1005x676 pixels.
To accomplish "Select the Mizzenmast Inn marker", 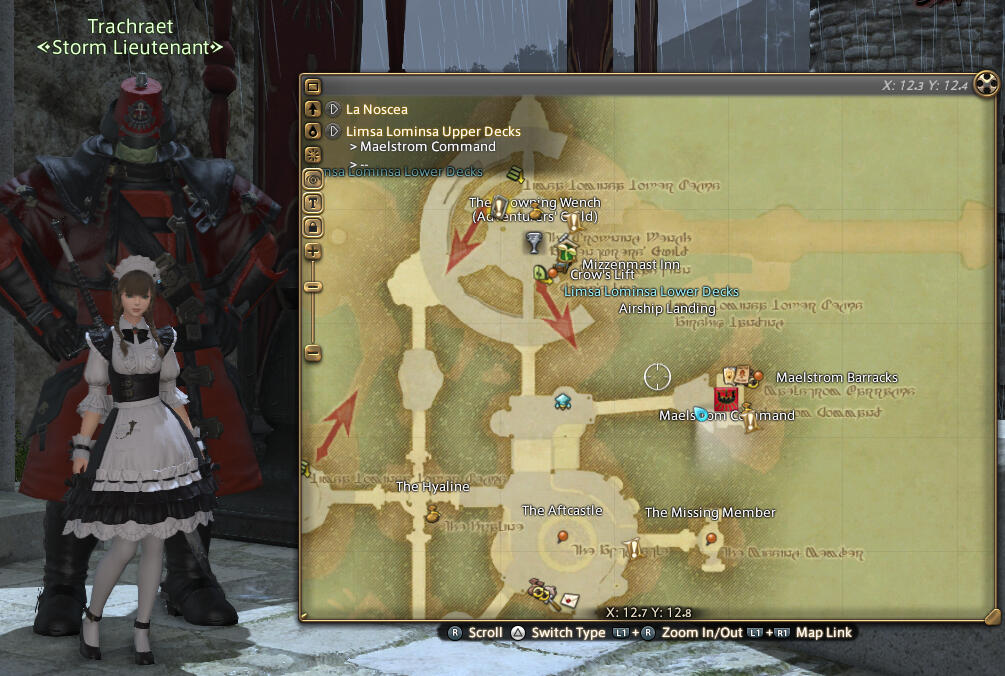I will (566, 251).
